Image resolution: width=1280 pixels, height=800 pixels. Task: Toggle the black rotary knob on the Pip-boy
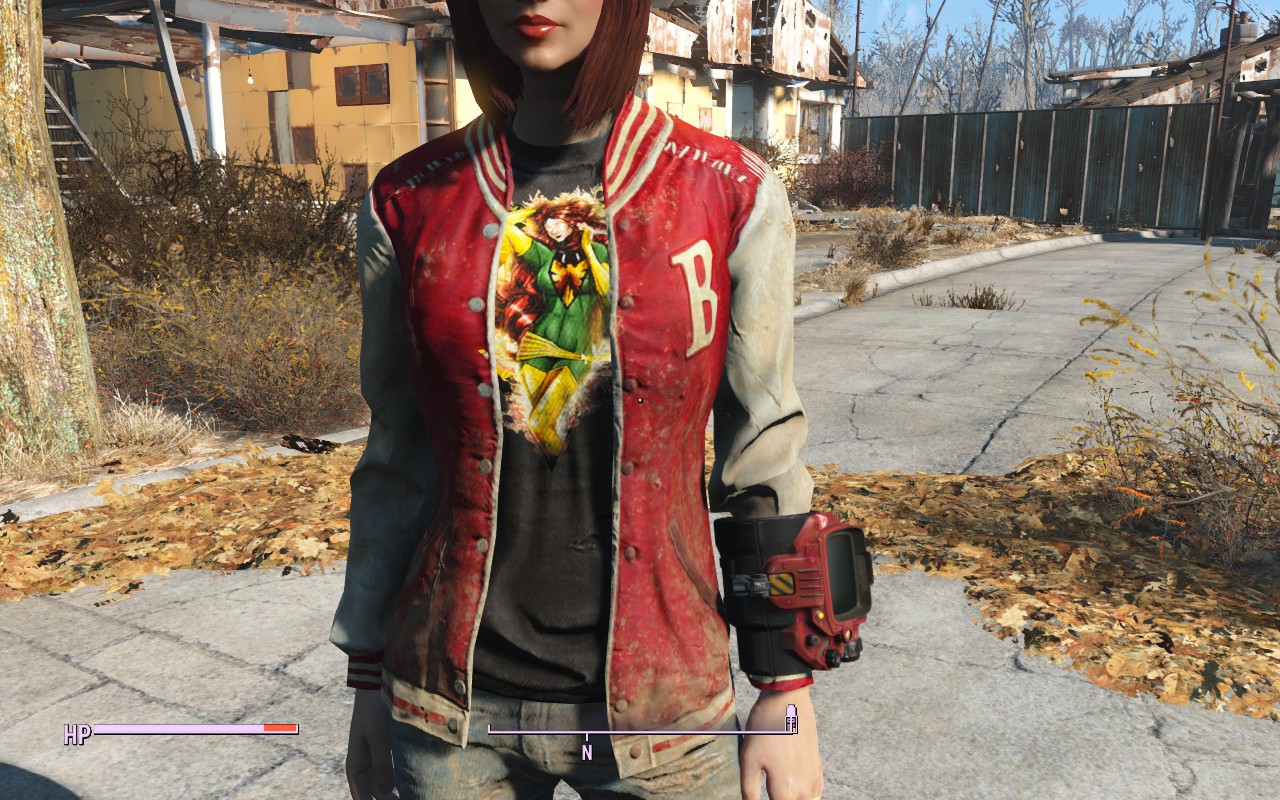813,639
